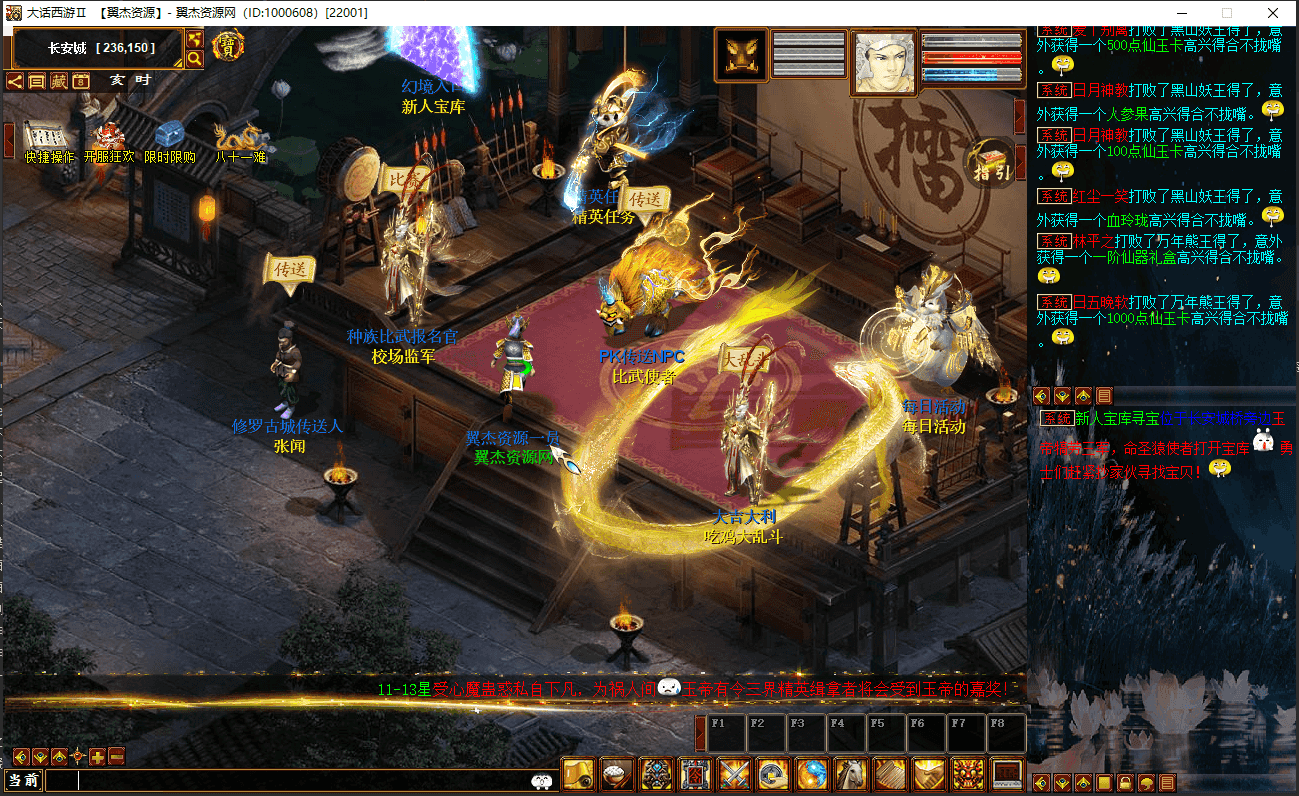Open the calendar icon under location bar

point(81,81)
